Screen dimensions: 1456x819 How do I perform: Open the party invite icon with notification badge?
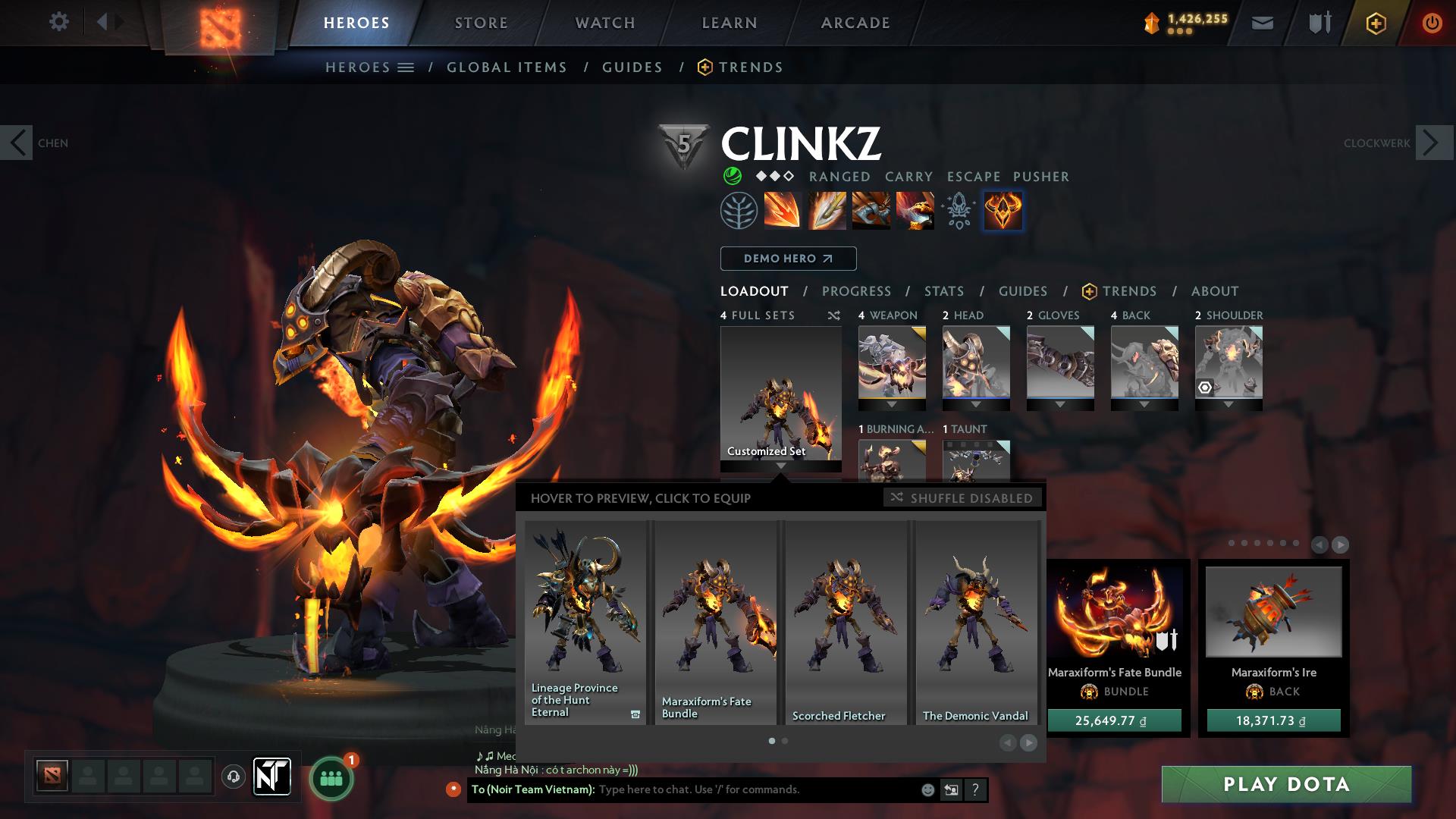pos(330,777)
